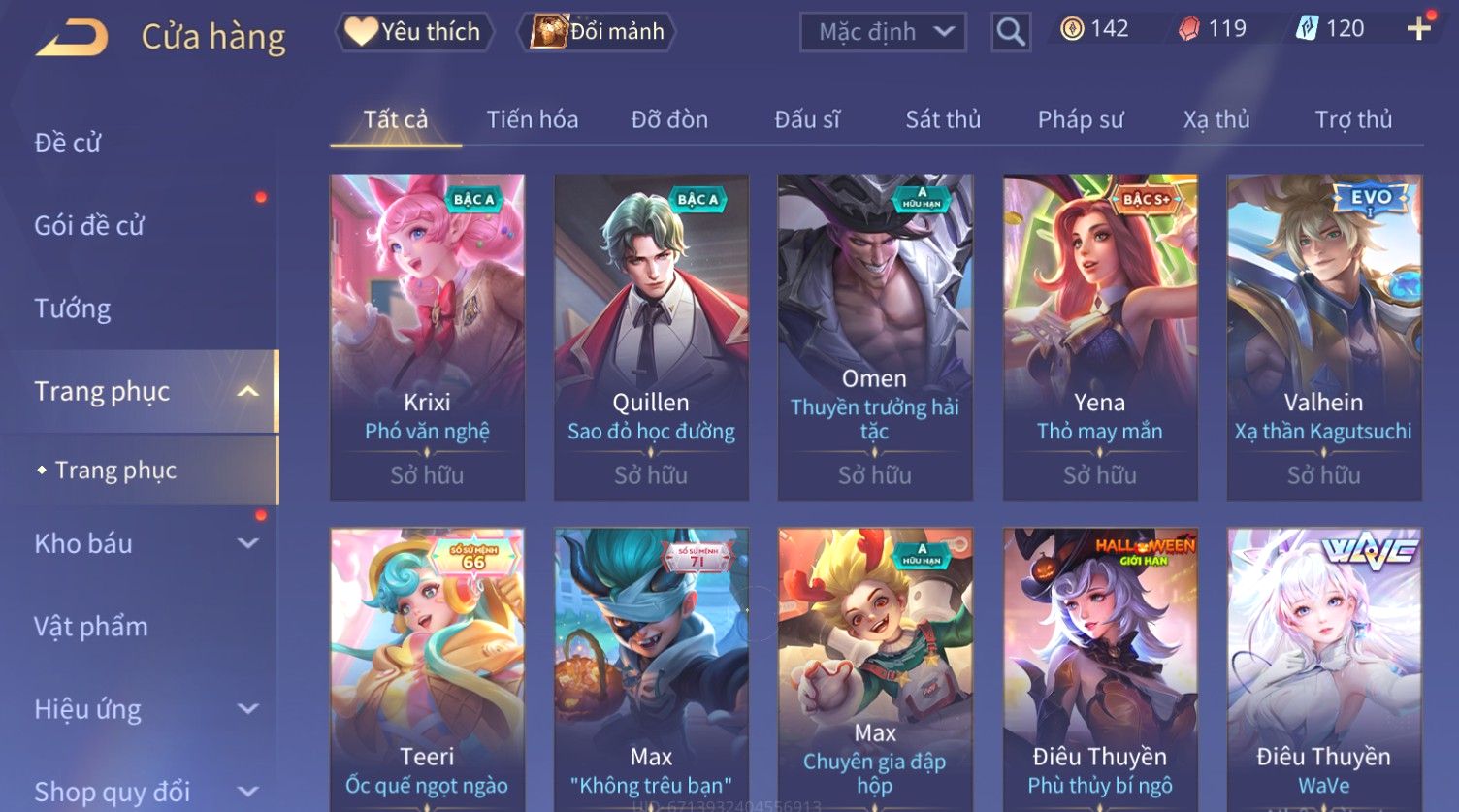This screenshot has width=1459, height=812.
Task: Open the Trợ thủ tab
Action: tap(1353, 119)
